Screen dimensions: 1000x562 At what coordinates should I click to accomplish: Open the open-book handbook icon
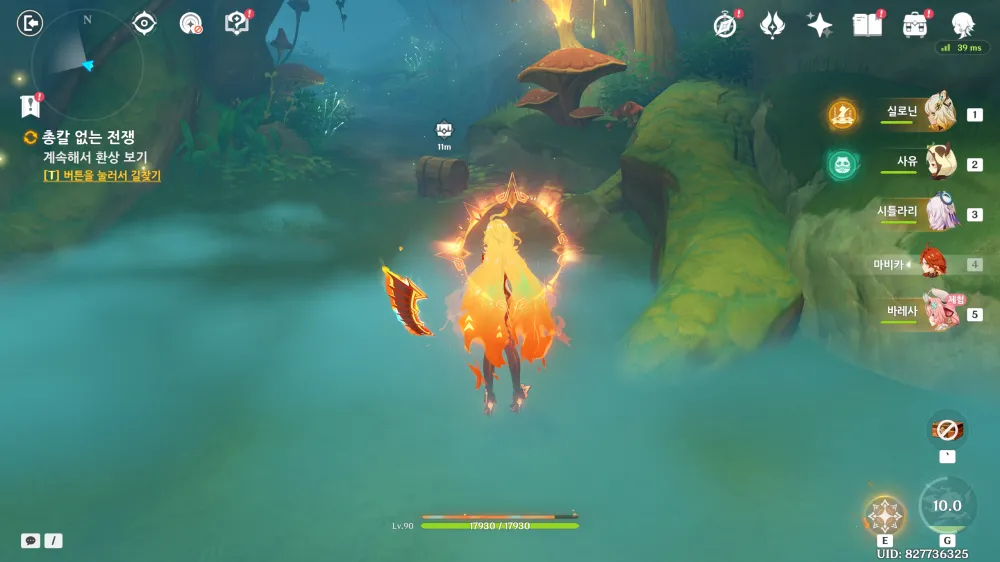pos(867,25)
